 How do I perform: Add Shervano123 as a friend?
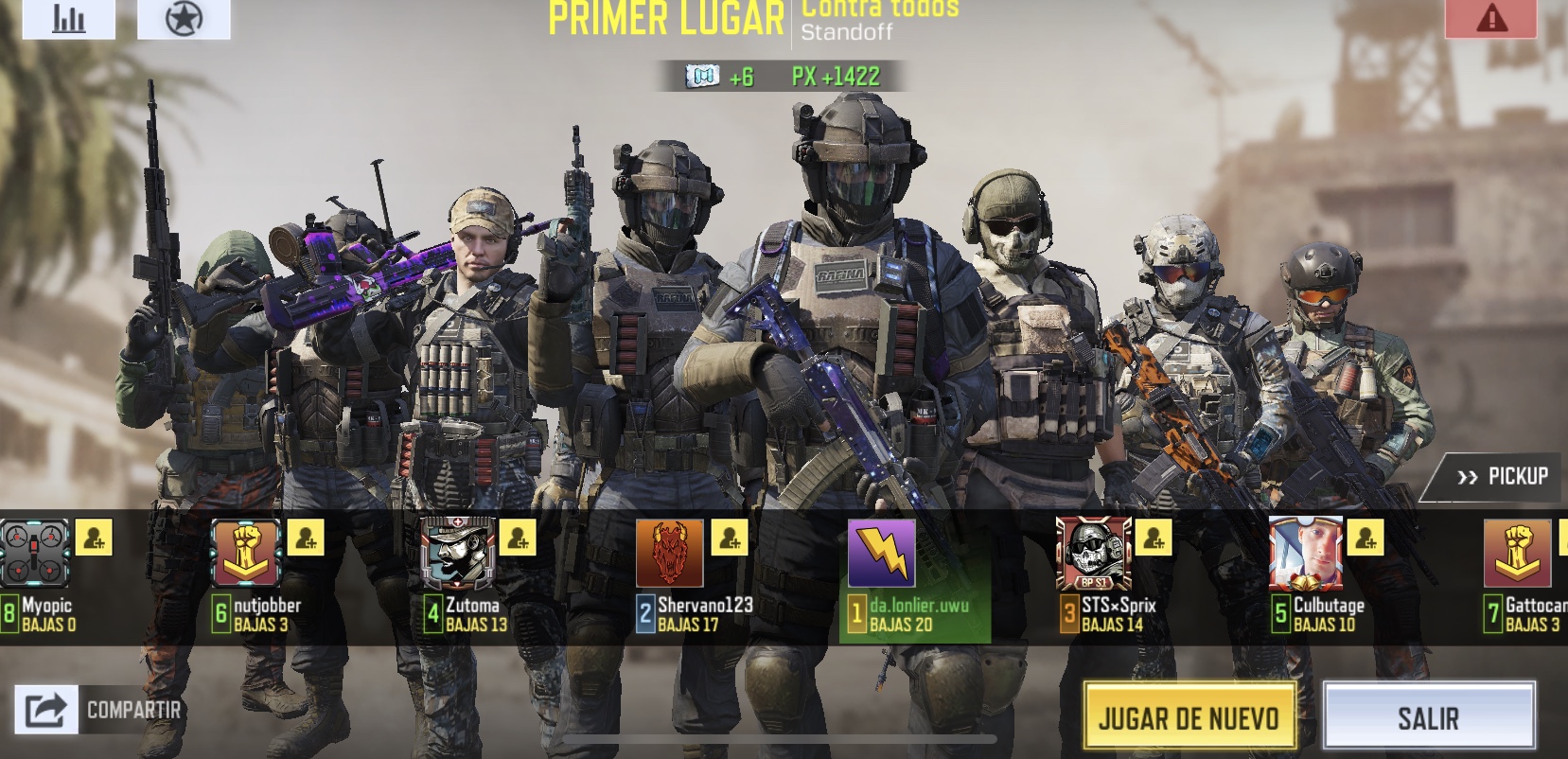tap(730, 538)
